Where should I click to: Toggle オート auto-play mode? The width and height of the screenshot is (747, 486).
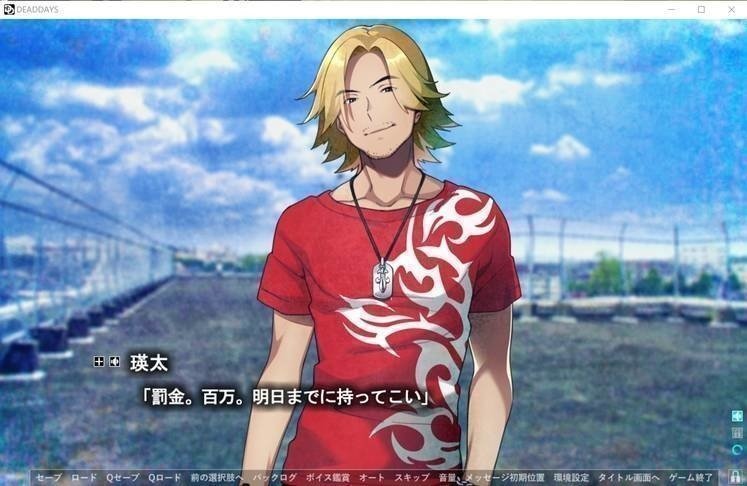pyautogui.click(x=372, y=478)
